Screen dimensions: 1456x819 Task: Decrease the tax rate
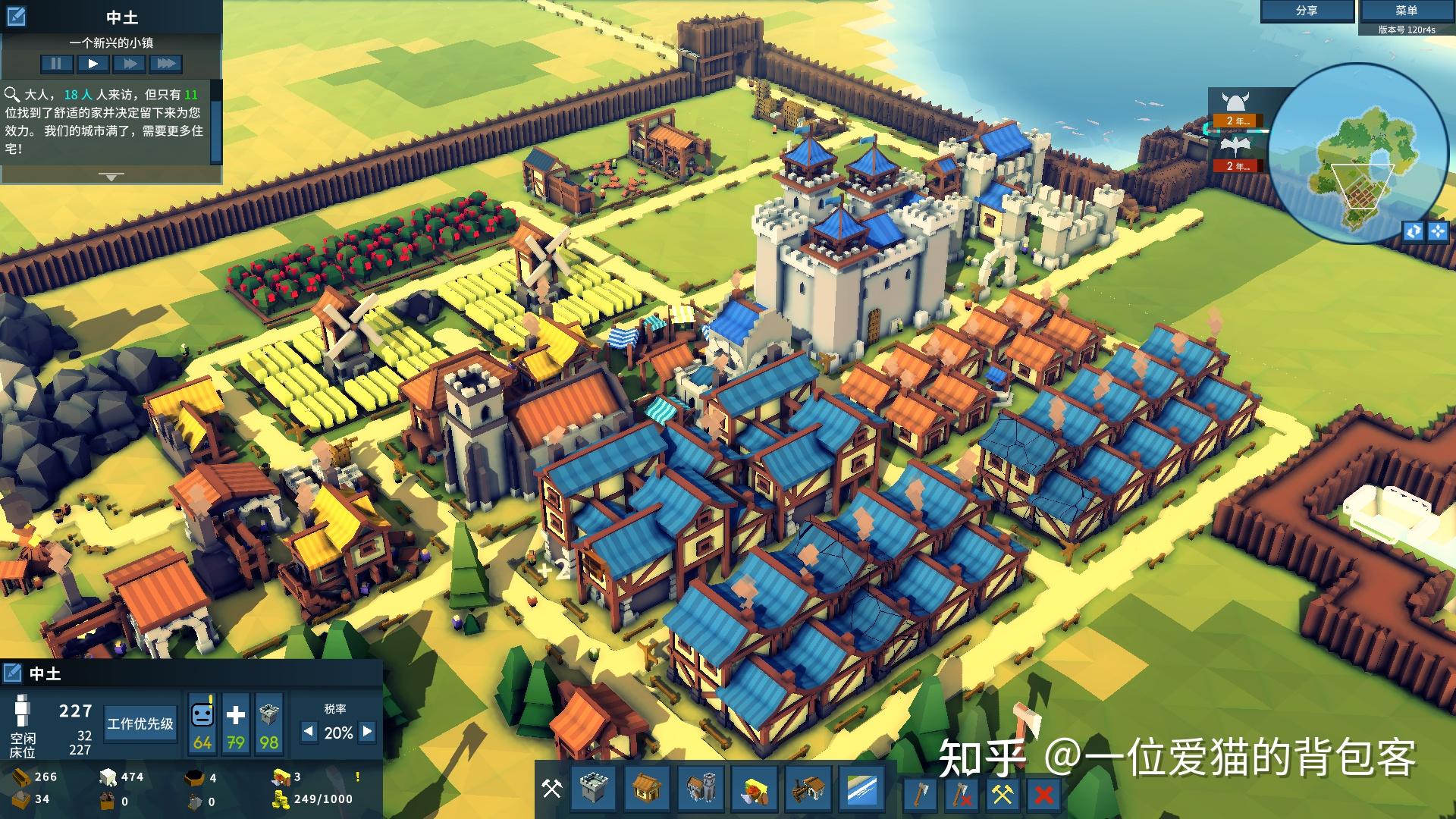(309, 732)
